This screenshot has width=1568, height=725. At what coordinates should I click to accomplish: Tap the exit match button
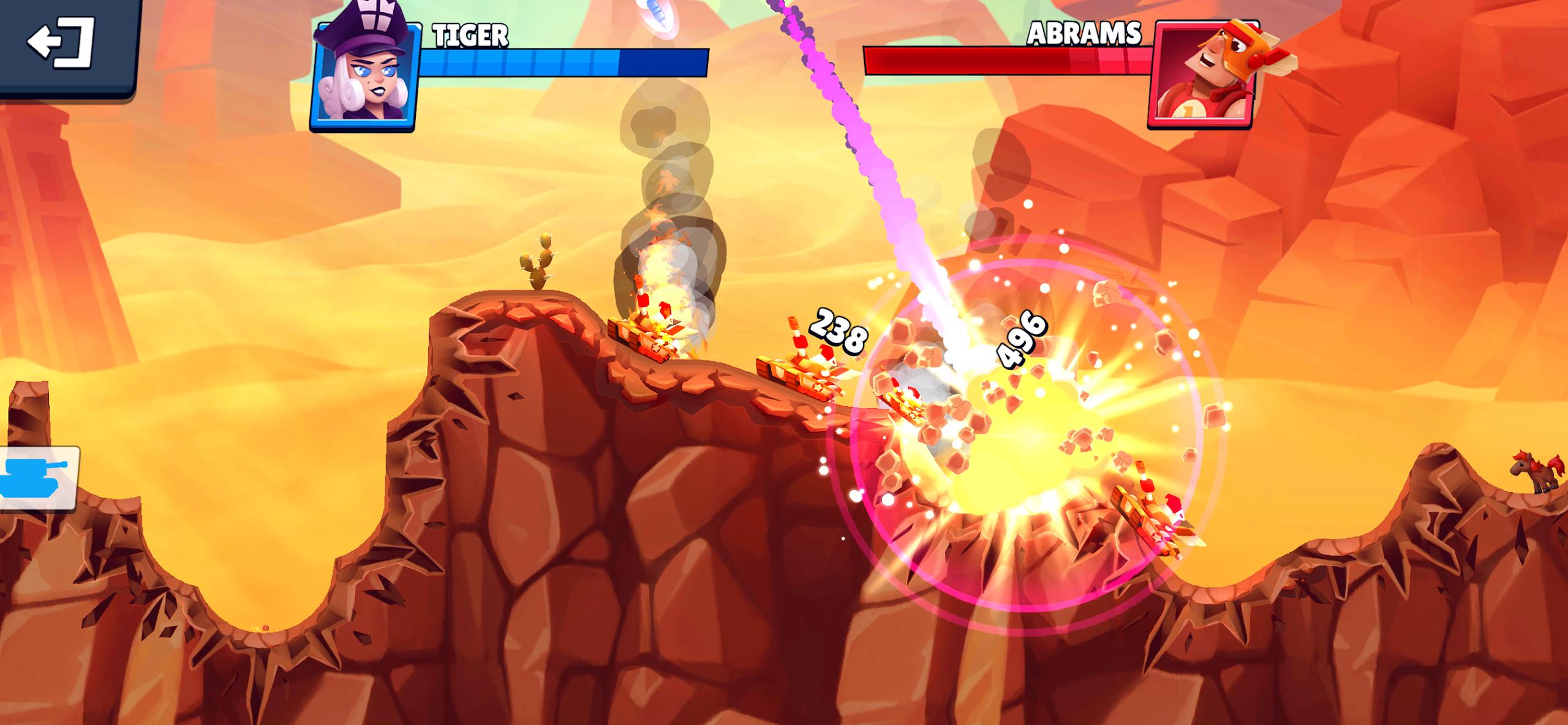(x=61, y=43)
